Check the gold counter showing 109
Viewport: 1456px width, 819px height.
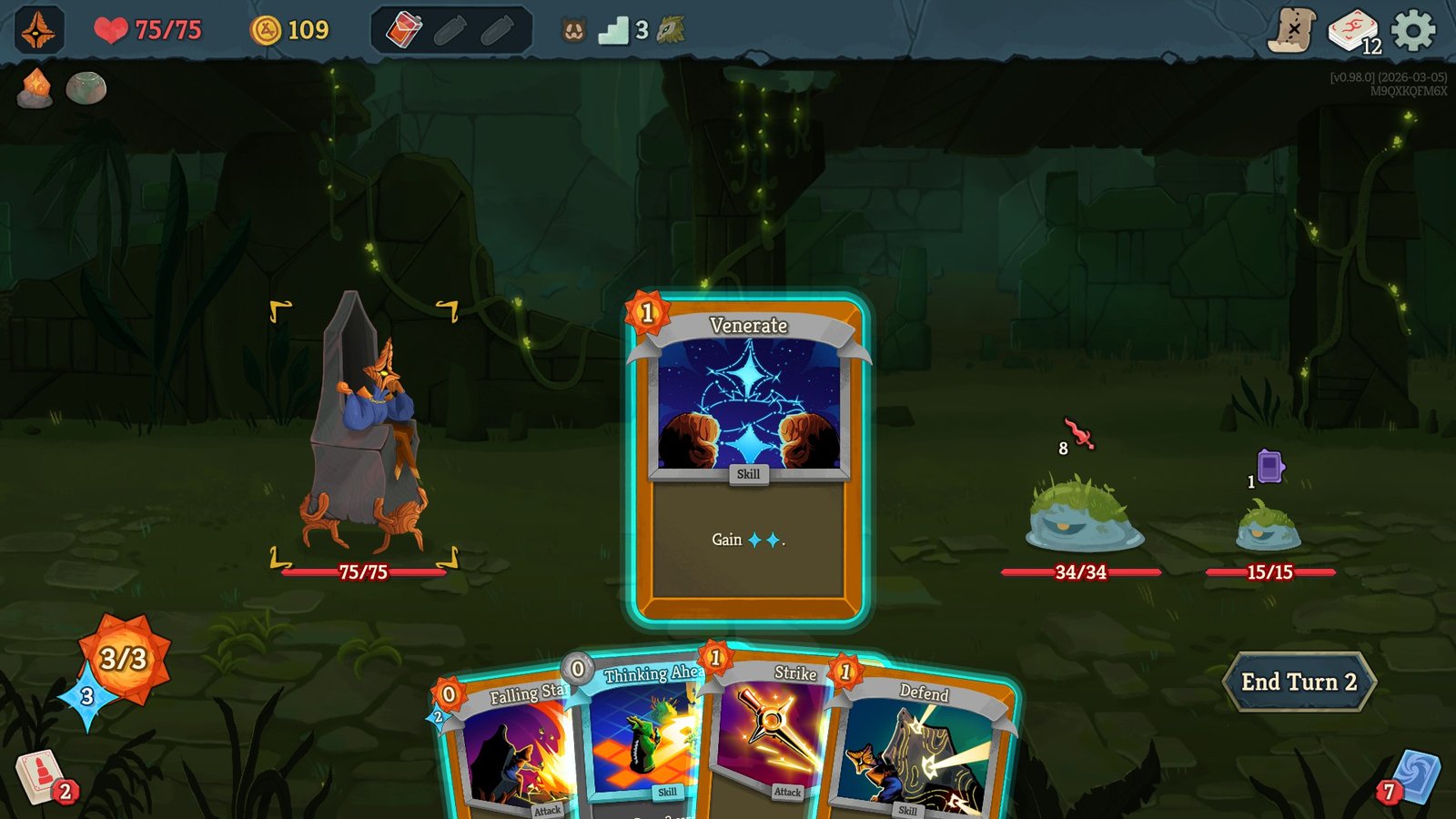(x=288, y=28)
